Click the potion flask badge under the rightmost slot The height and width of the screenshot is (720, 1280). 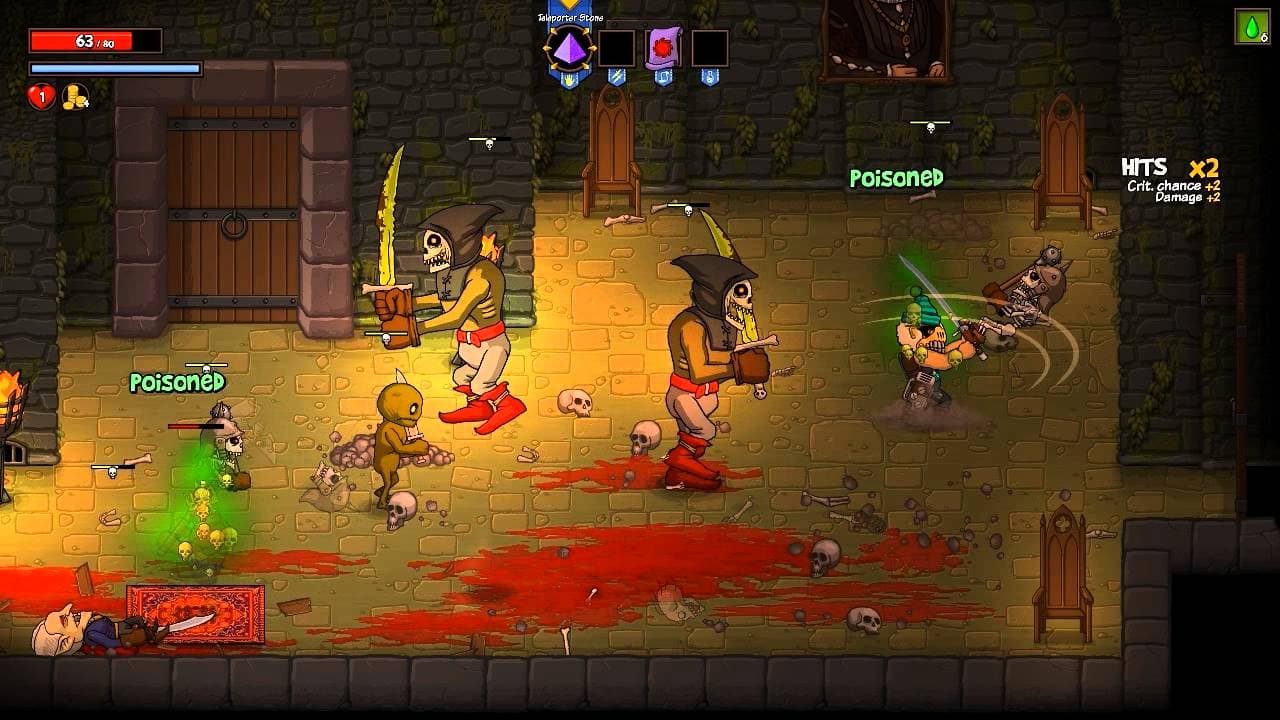coord(709,77)
